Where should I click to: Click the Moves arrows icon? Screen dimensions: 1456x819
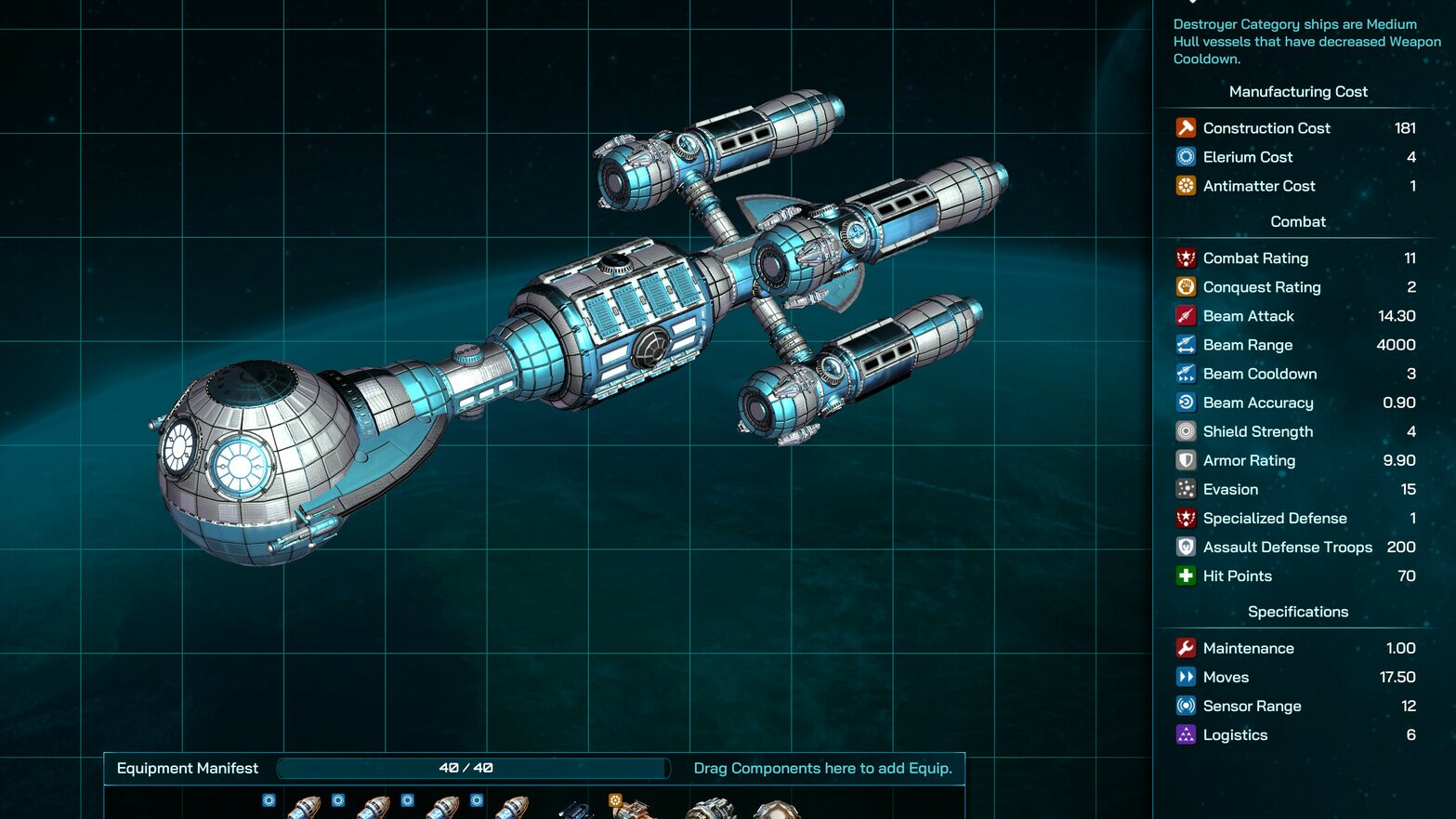tap(1186, 677)
